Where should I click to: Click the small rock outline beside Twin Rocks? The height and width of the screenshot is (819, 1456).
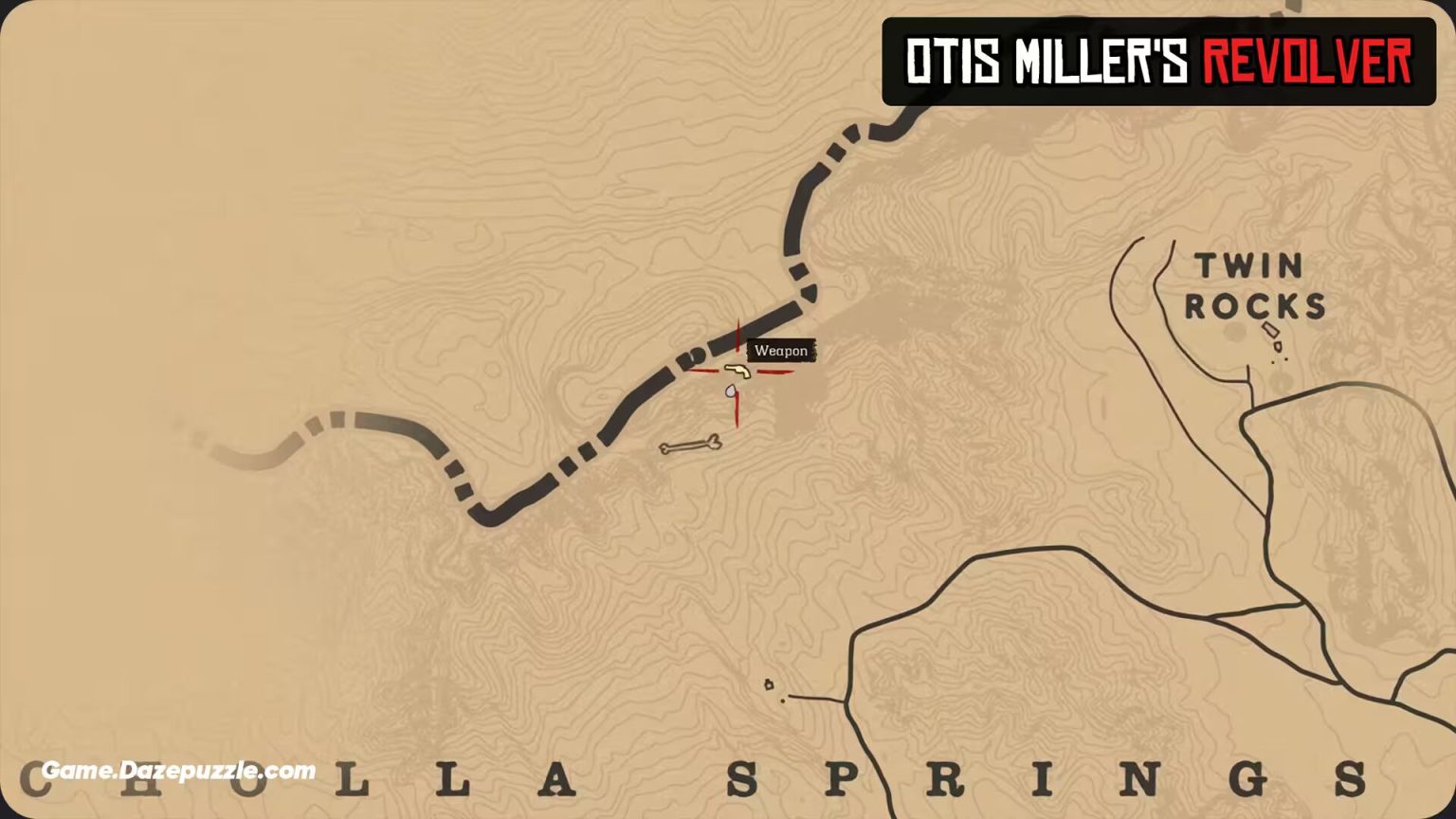tap(1270, 329)
